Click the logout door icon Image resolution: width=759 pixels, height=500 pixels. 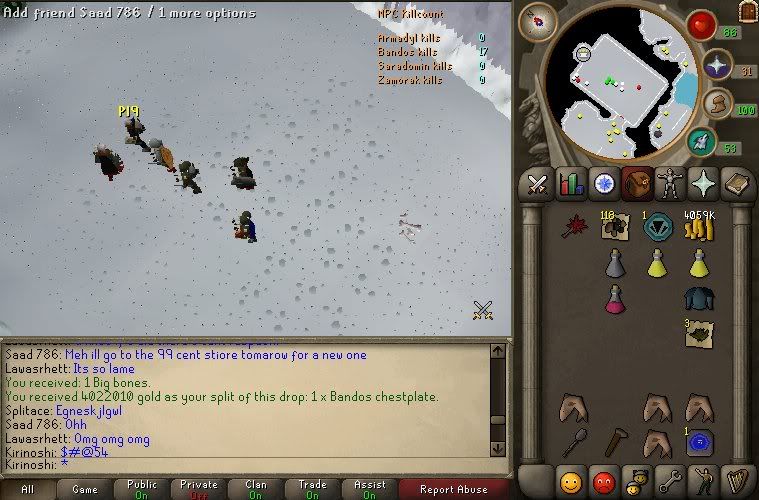pyautogui.click(x=746, y=11)
